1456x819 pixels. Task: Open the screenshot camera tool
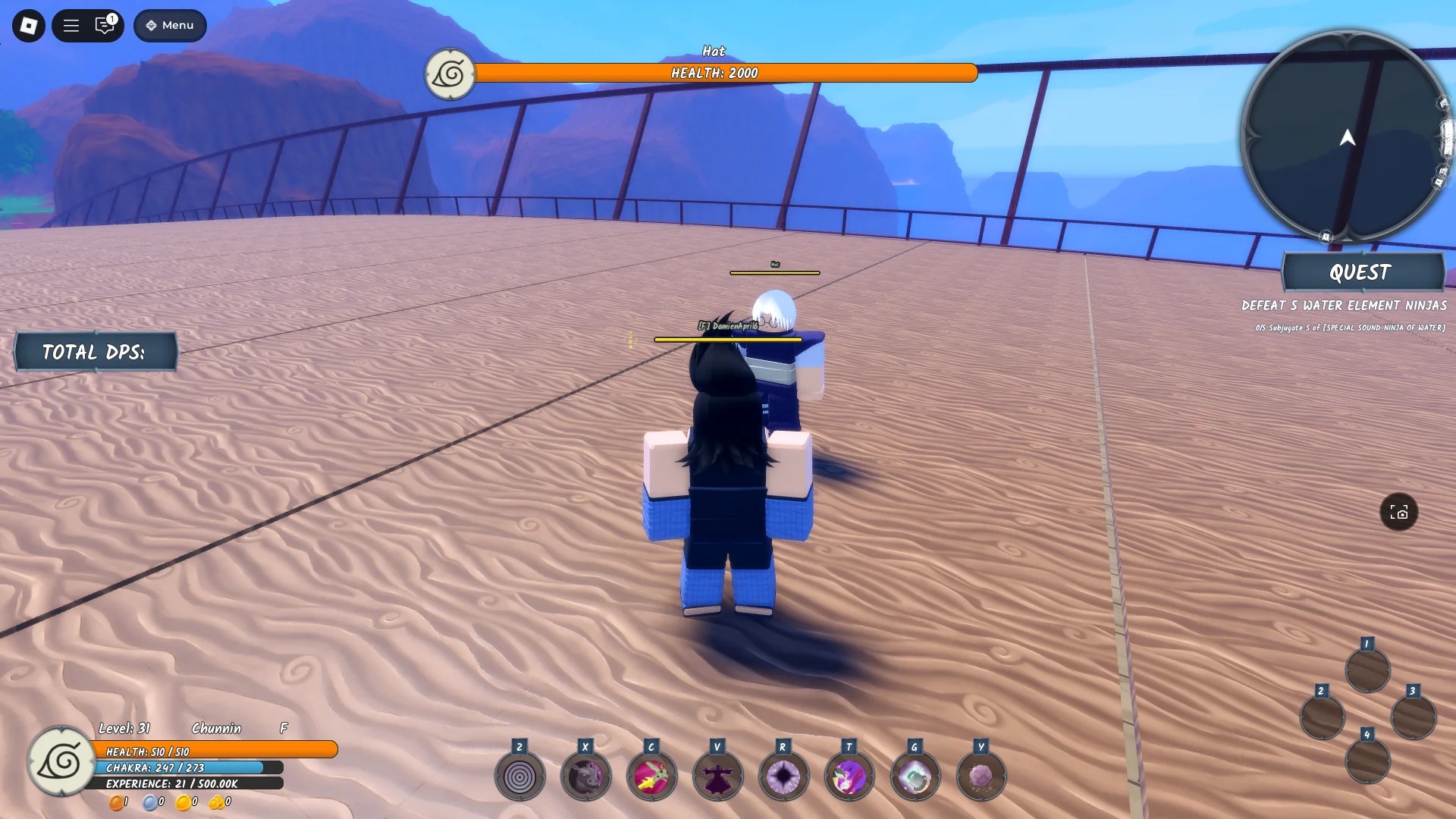tap(1400, 513)
